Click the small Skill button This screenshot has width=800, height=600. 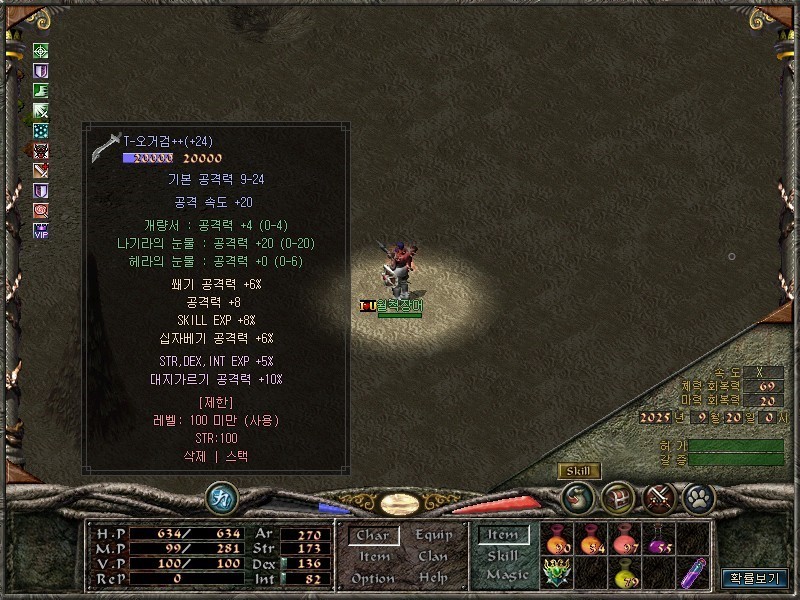[578, 471]
